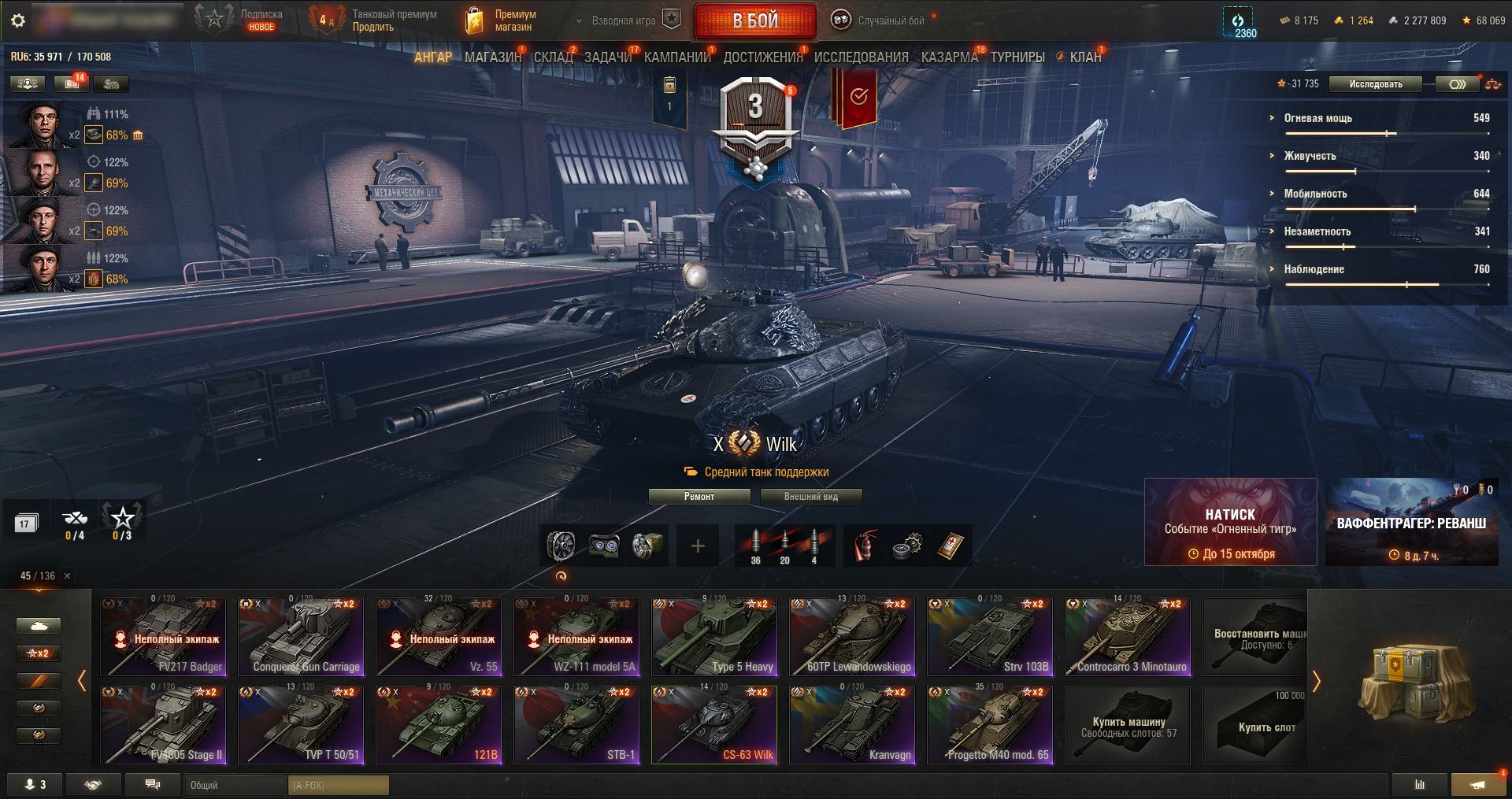Show the КАЗАРМА tab
This screenshot has width=1512, height=799.
coord(949,57)
